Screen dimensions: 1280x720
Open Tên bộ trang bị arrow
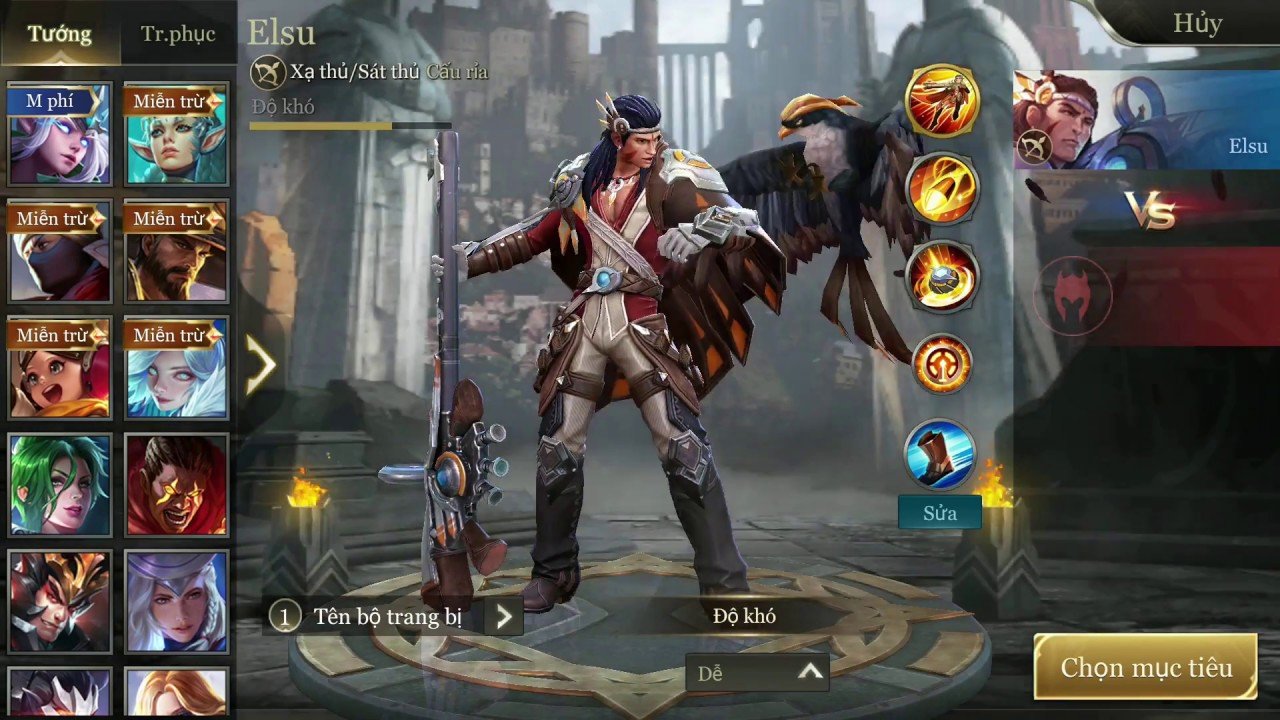(503, 617)
